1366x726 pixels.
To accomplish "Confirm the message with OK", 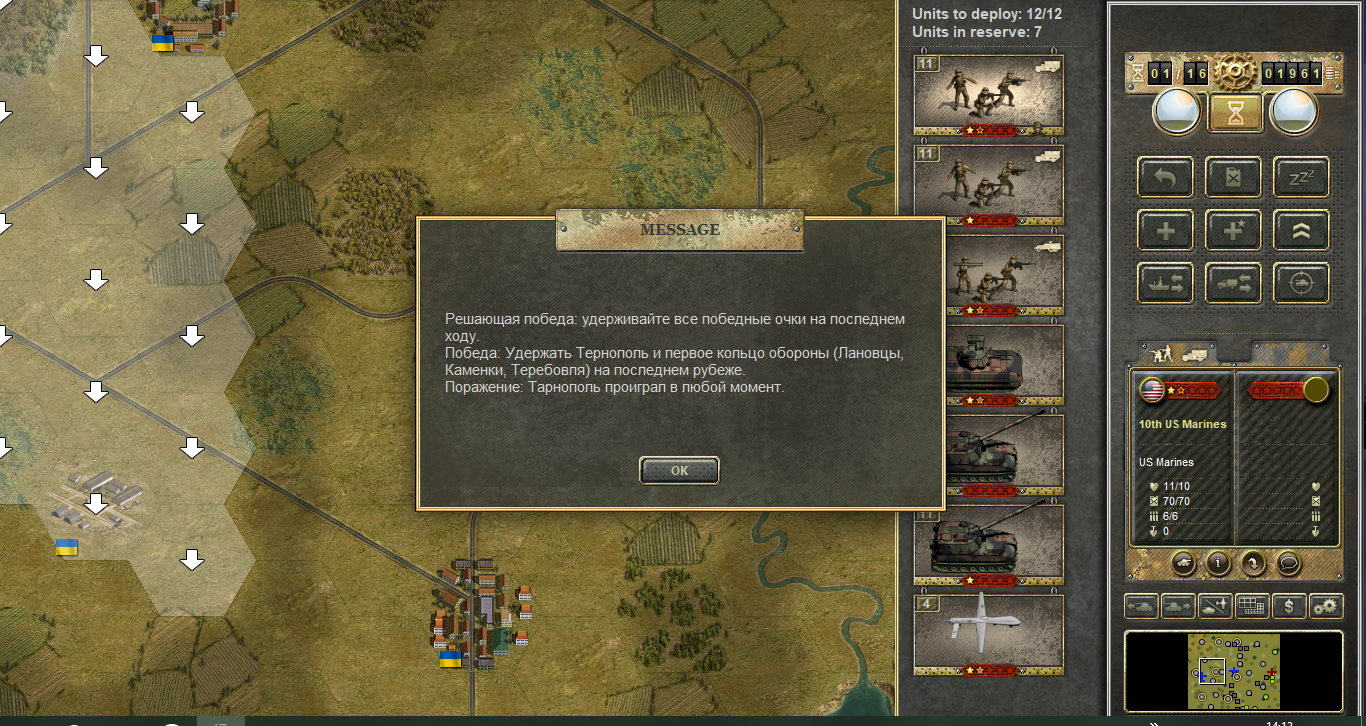I will point(679,471).
